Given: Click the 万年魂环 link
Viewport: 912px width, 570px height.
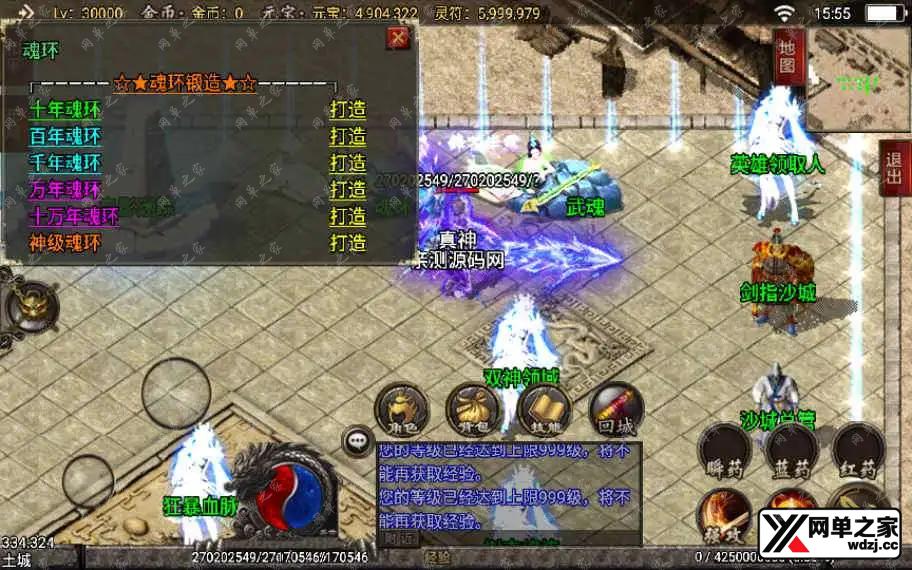Looking at the screenshot, I should 66,189.
